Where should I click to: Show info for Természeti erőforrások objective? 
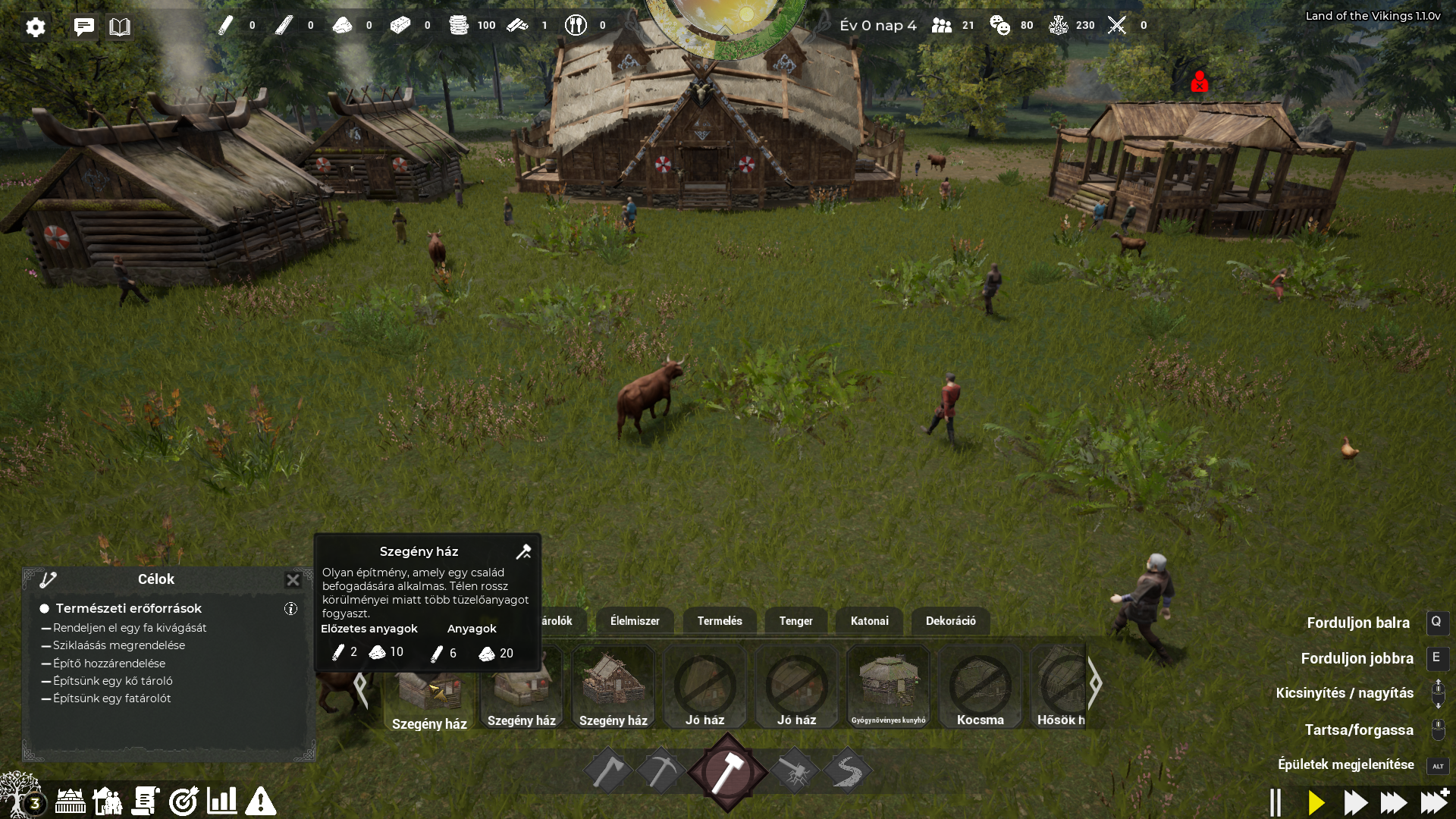(x=290, y=608)
